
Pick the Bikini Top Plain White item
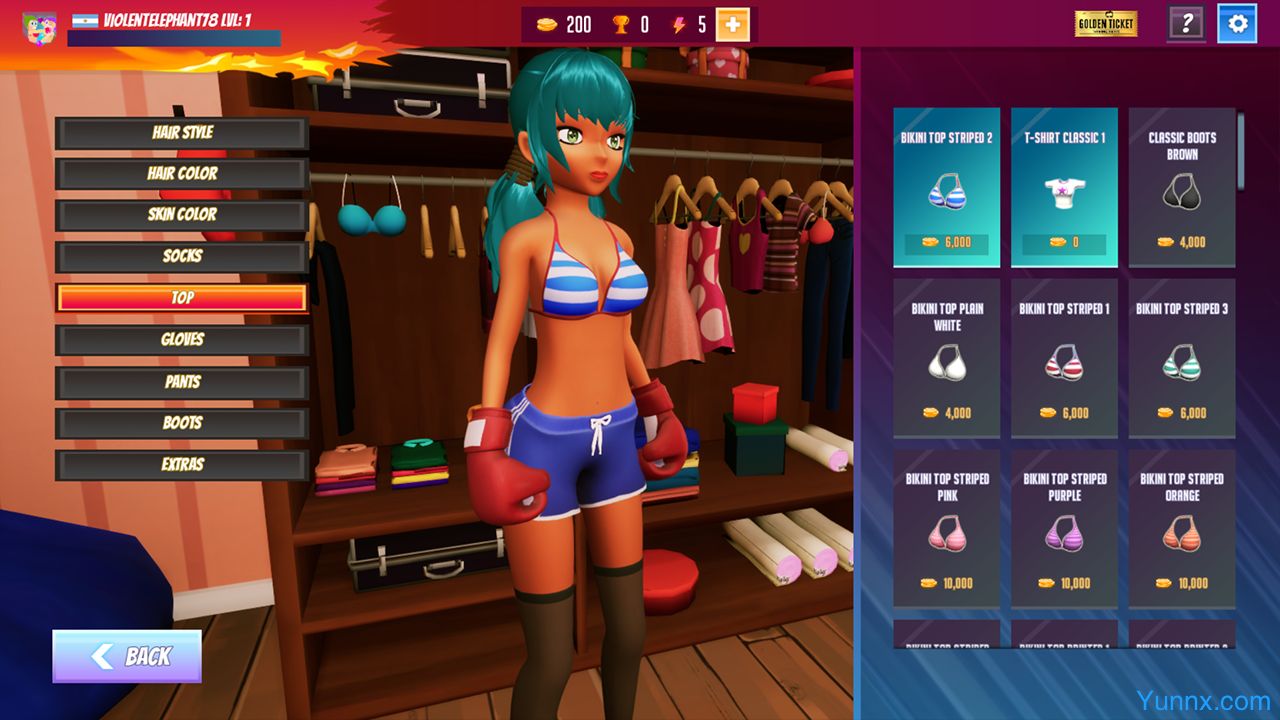946,358
